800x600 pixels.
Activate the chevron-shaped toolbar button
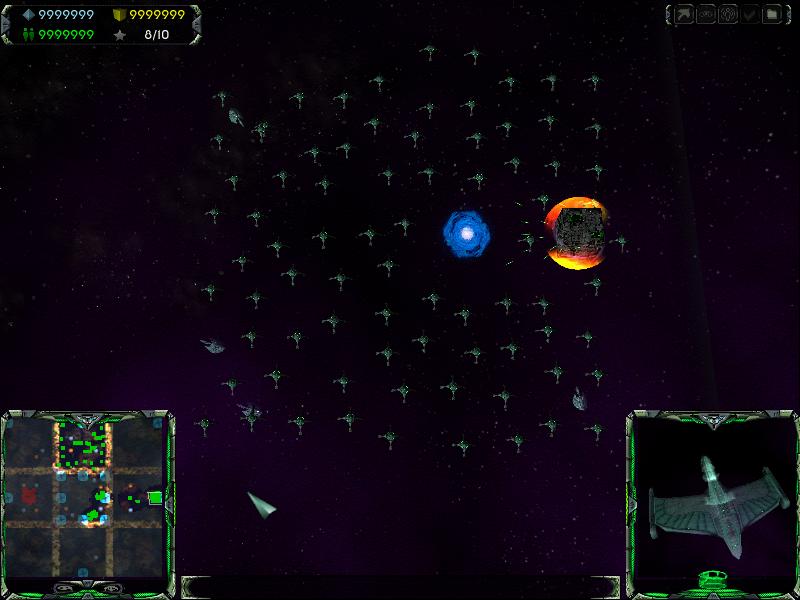pos(751,15)
